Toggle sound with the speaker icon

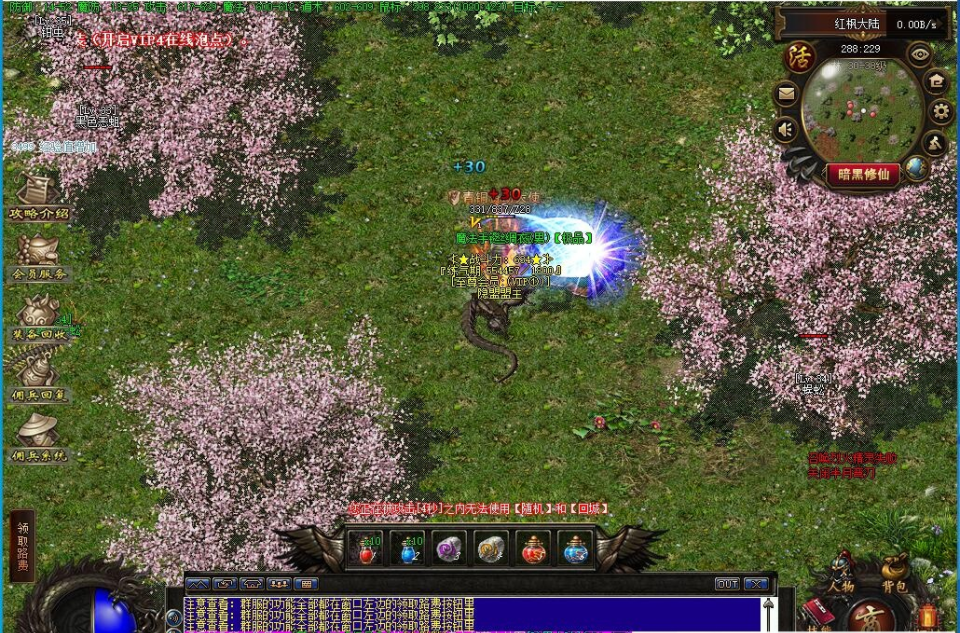786,130
